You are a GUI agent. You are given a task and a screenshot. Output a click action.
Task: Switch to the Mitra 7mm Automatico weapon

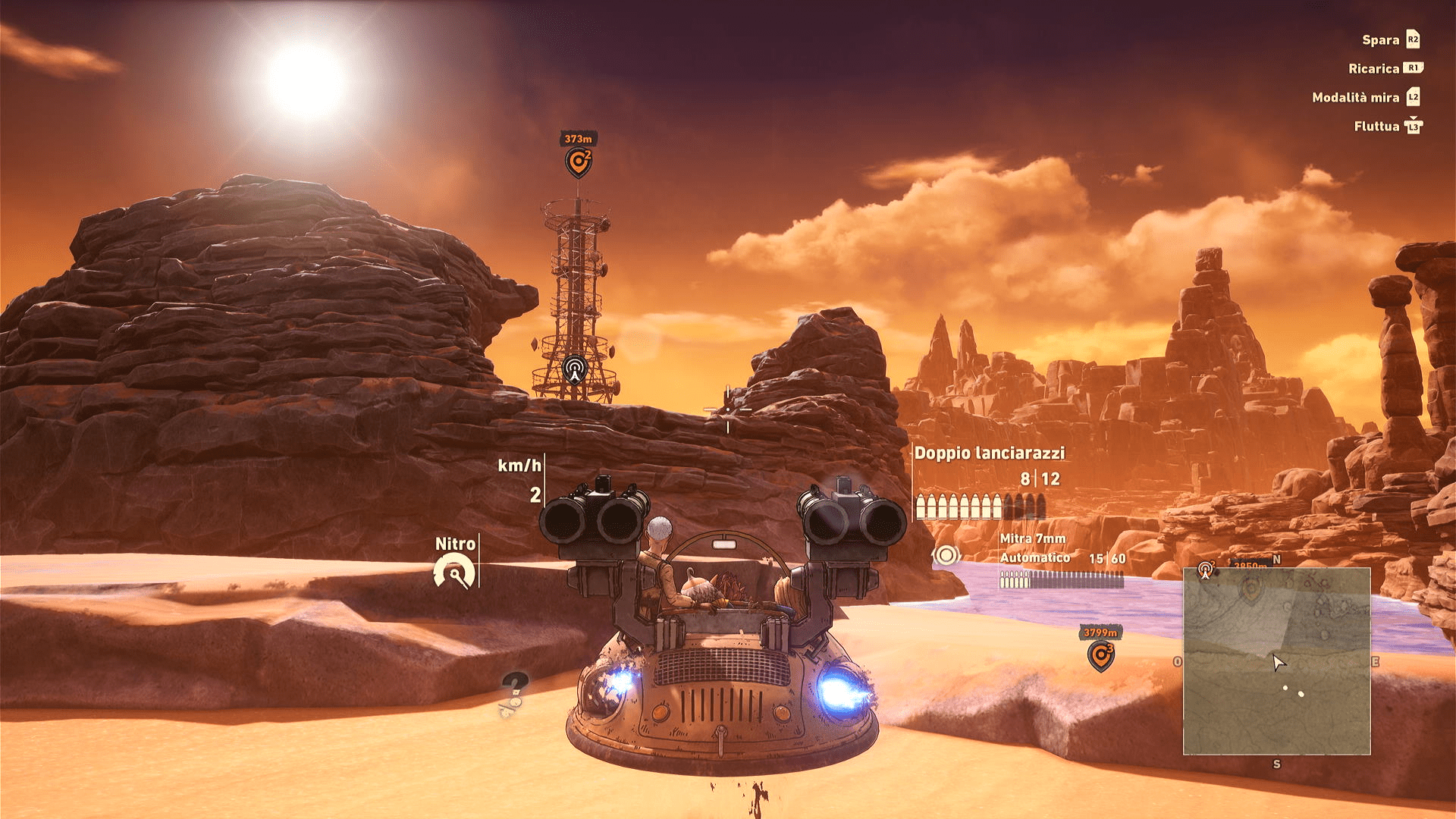click(x=1034, y=548)
